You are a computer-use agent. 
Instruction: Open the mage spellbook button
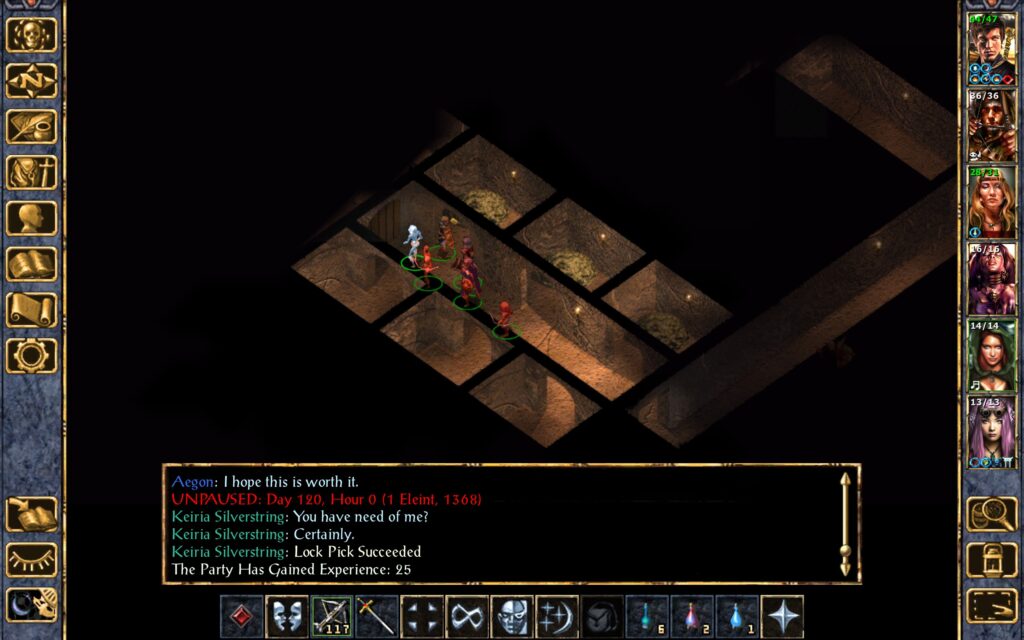click(32, 265)
